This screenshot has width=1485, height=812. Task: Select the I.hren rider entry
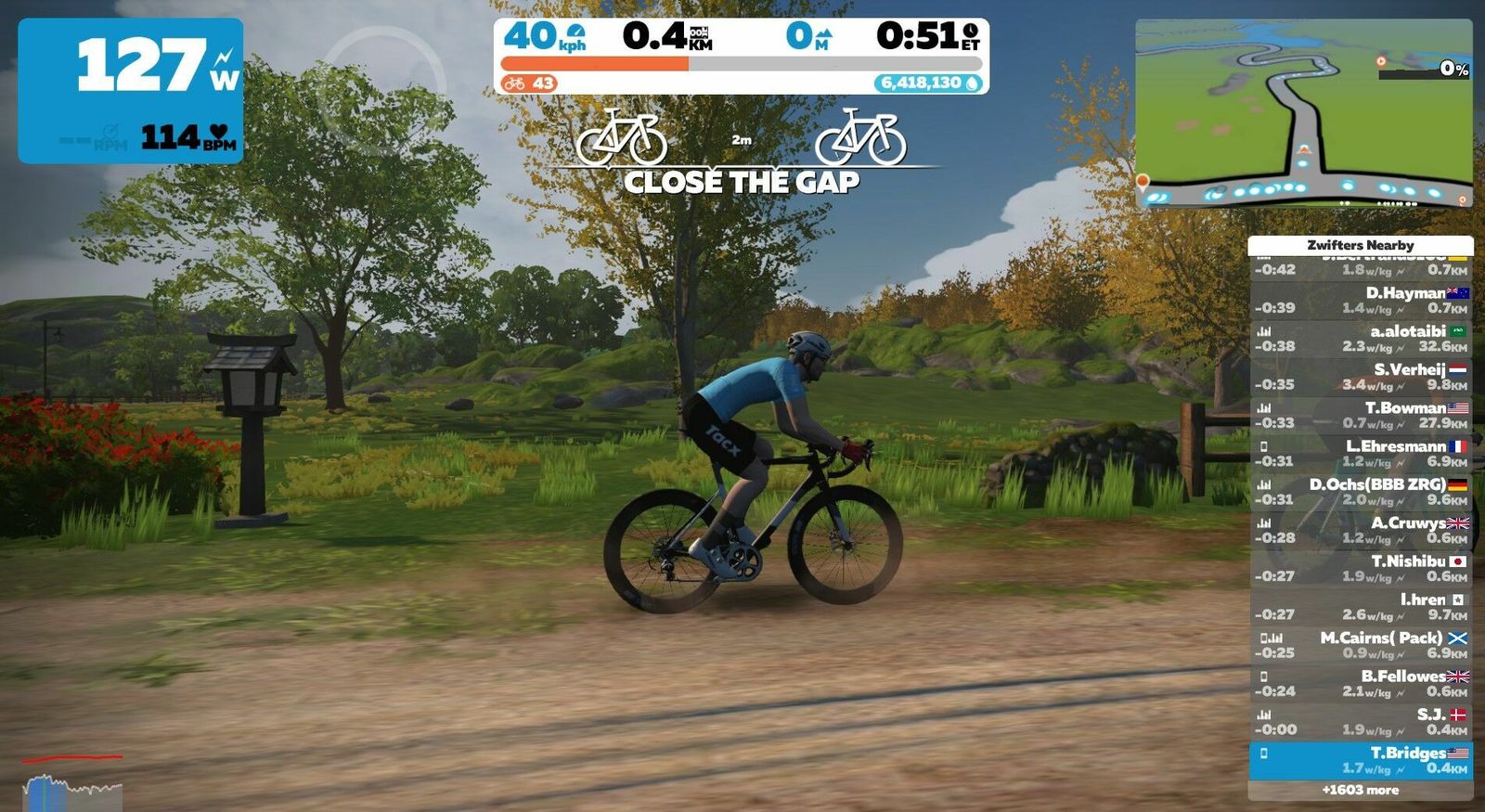click(x=1360, y=607)
